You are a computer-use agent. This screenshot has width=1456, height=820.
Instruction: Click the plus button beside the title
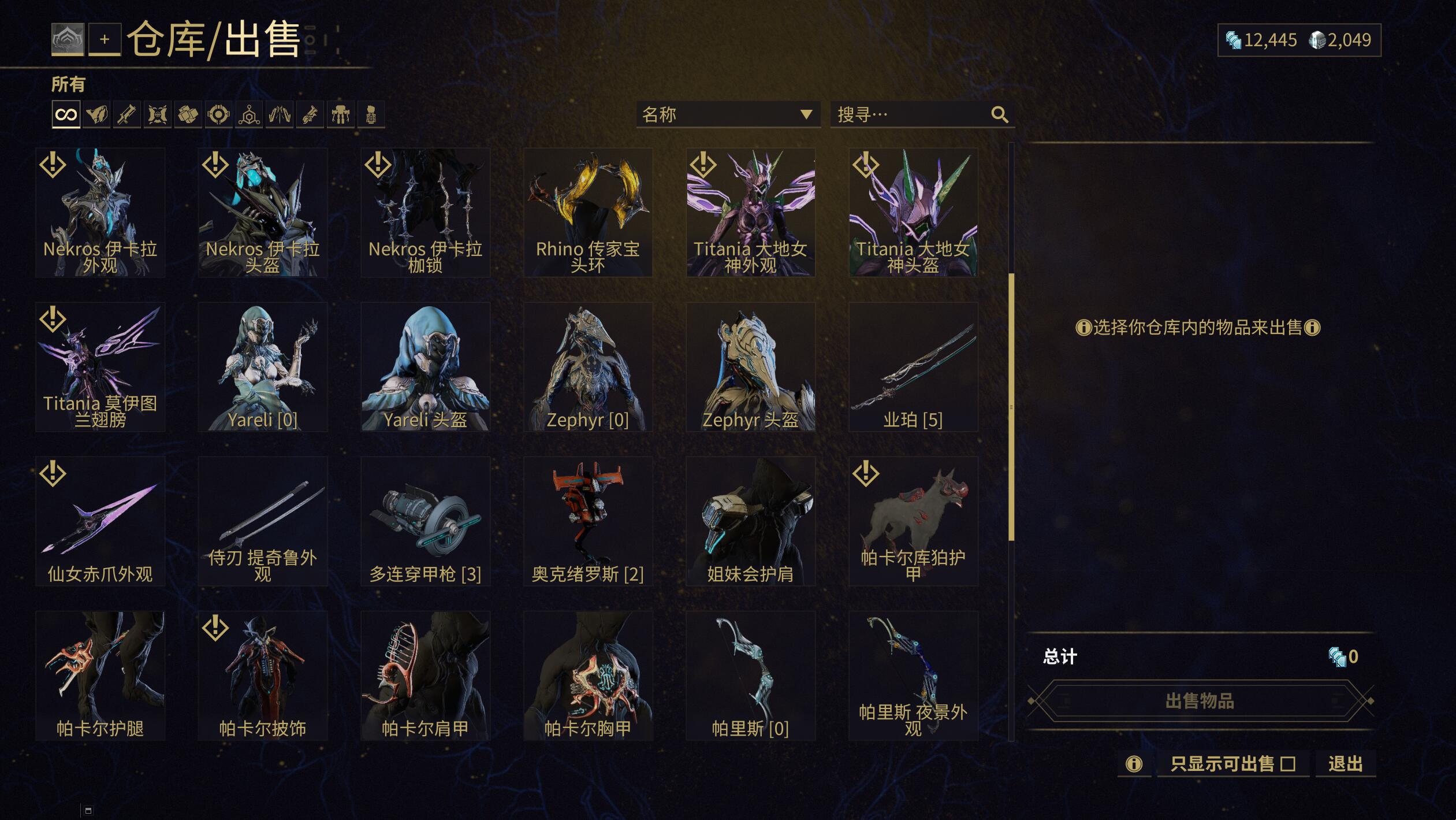[105, 39]
